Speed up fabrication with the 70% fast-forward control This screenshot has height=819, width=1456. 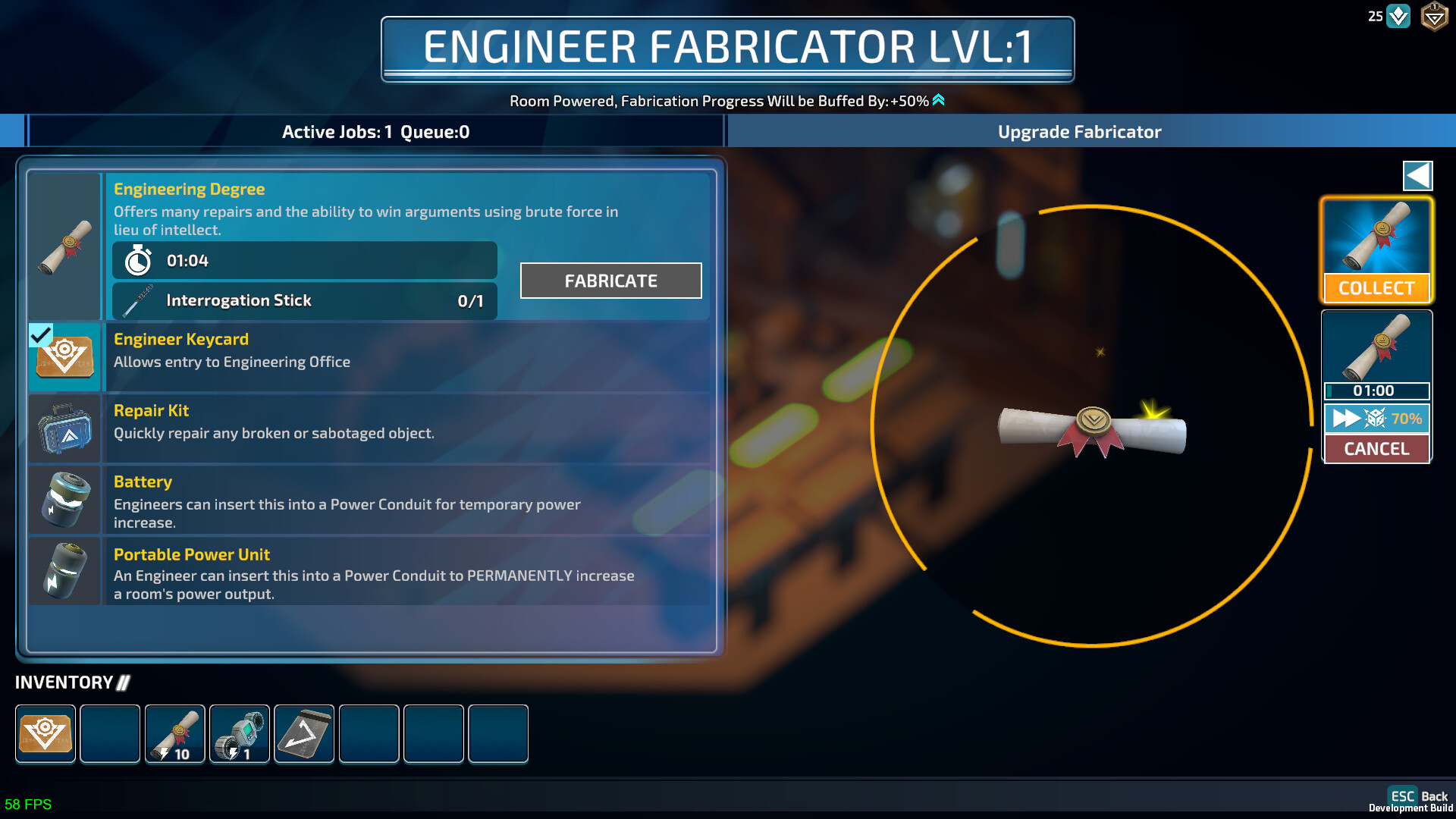[1376, 418]
